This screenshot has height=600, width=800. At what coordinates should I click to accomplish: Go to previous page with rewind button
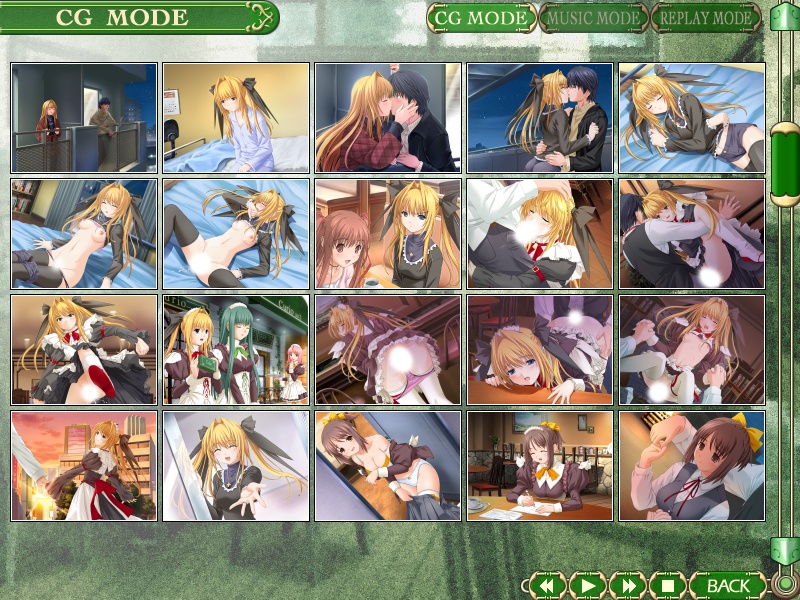548,584
